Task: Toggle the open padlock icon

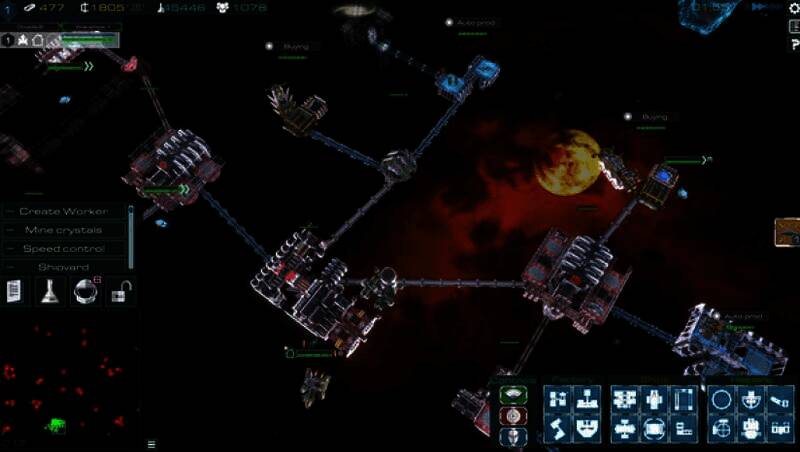Action: [x=119, y=292]
